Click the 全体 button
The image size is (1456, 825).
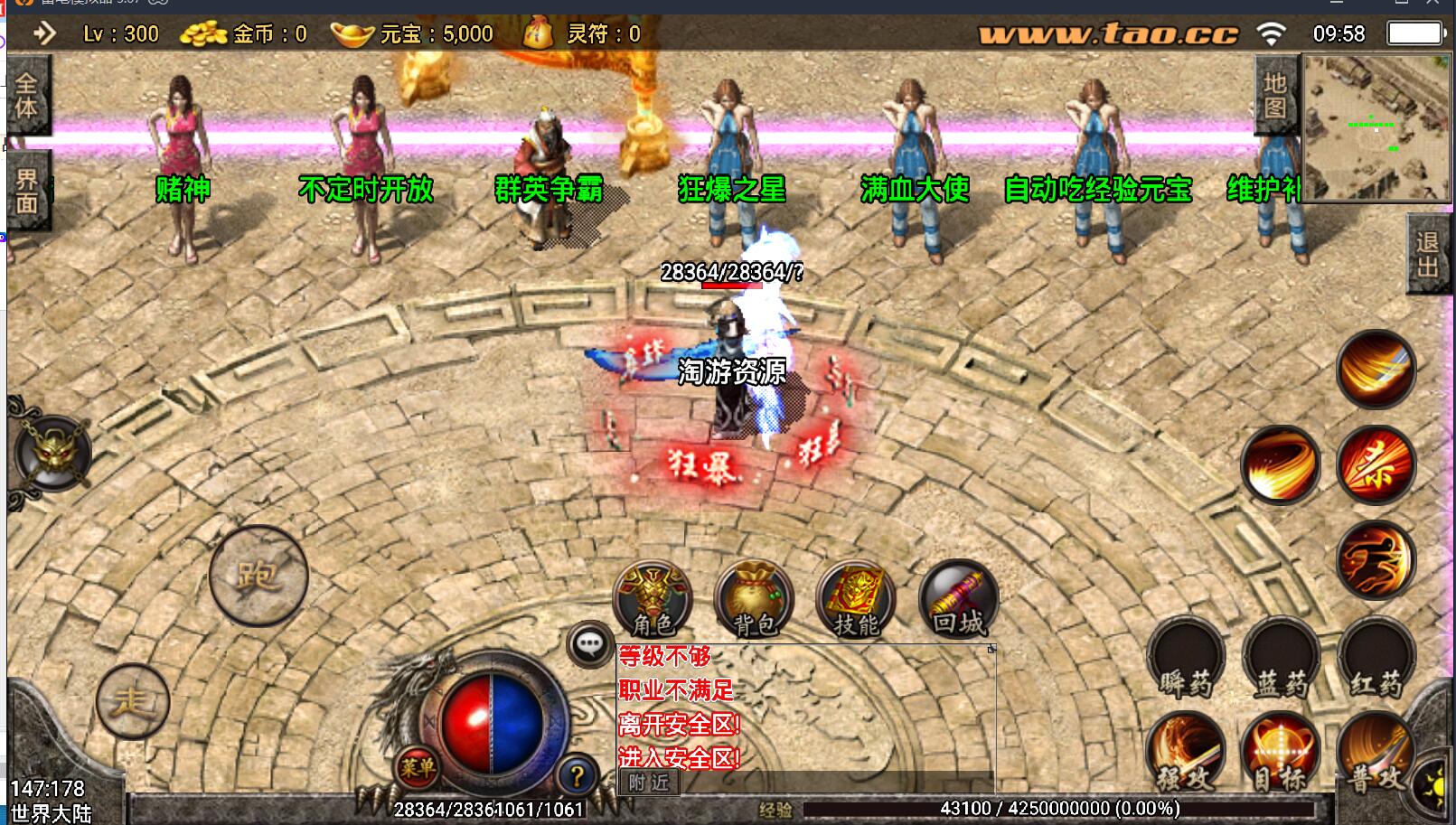(x=26, y=96)
